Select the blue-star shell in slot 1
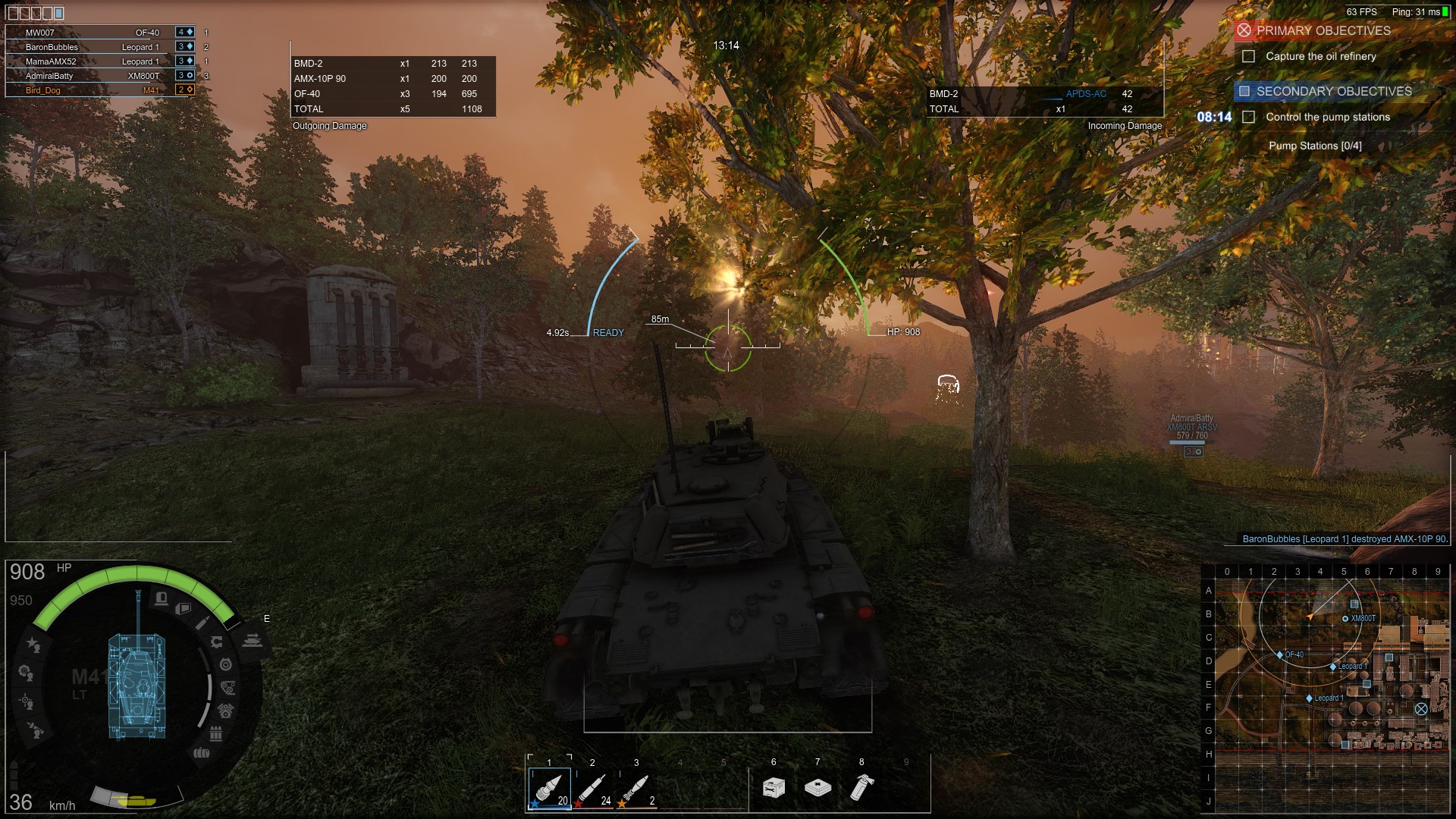 tap(549, 789)
